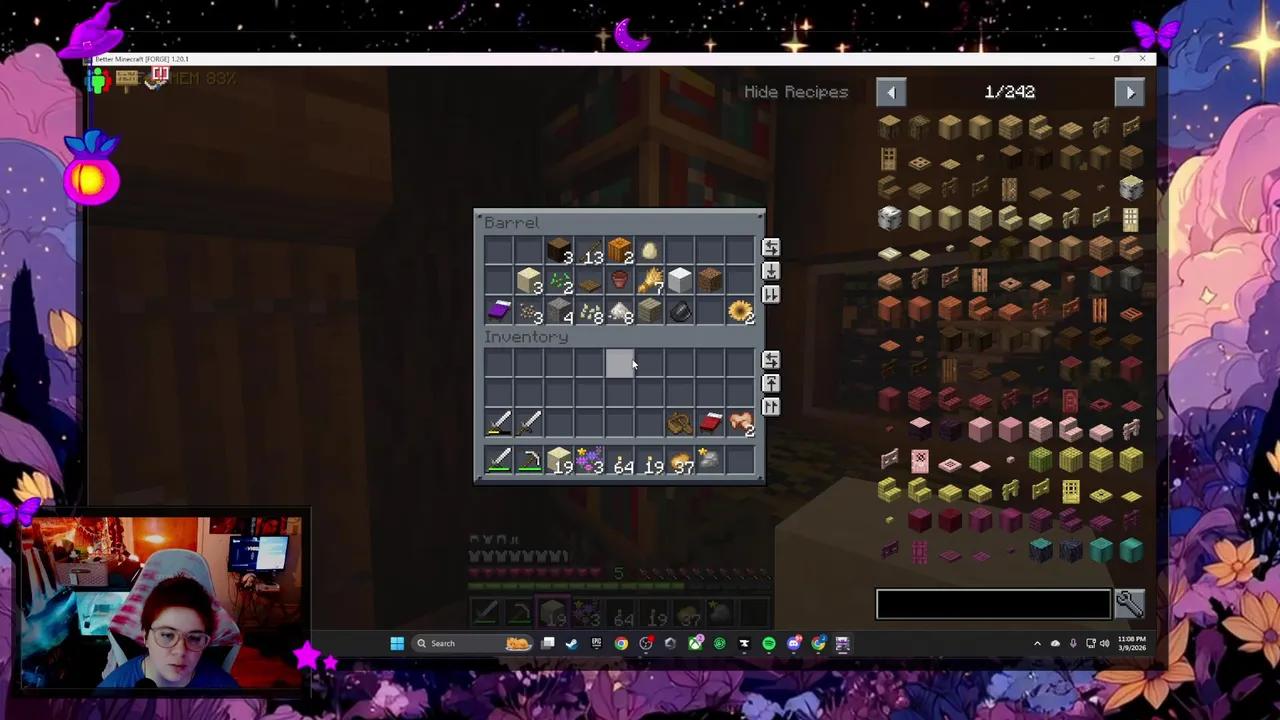Click the deposit-all down-arrow button beside the barrel
This screenshot has width=1280, height=720.
tap(770, 272)
